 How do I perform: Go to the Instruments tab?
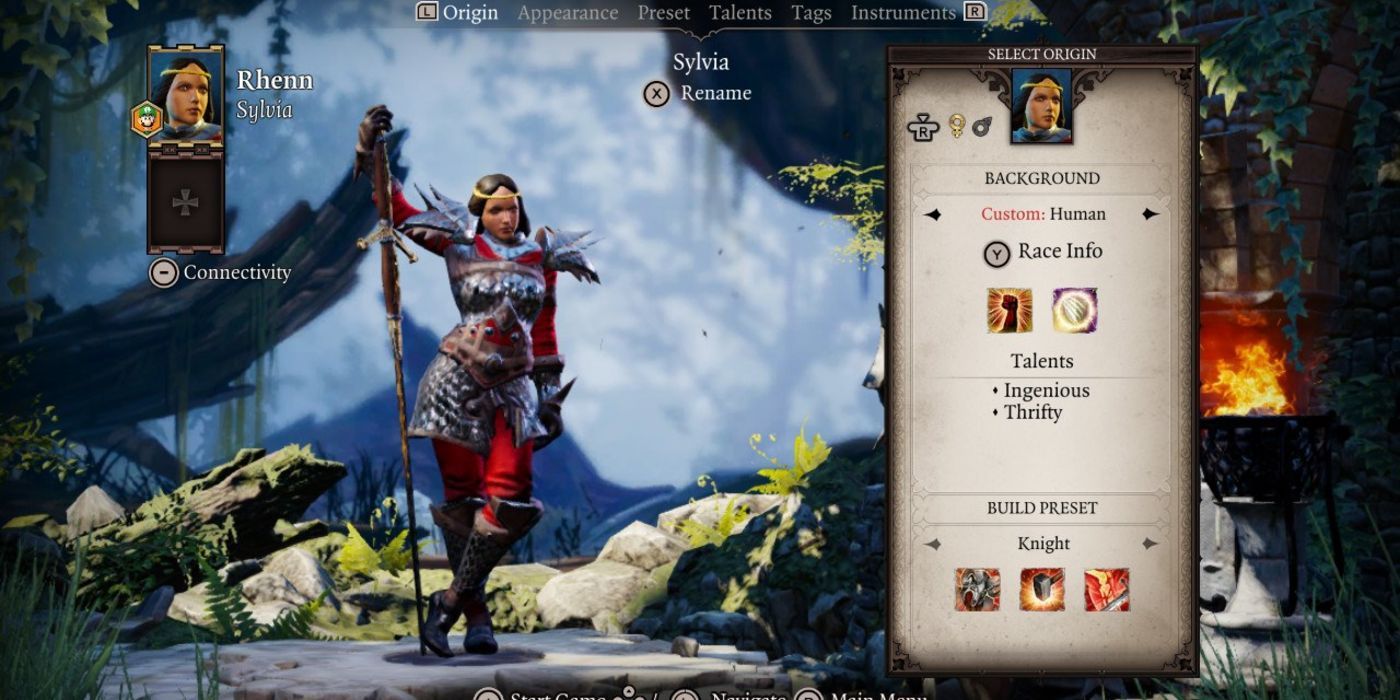coord(903,13)
